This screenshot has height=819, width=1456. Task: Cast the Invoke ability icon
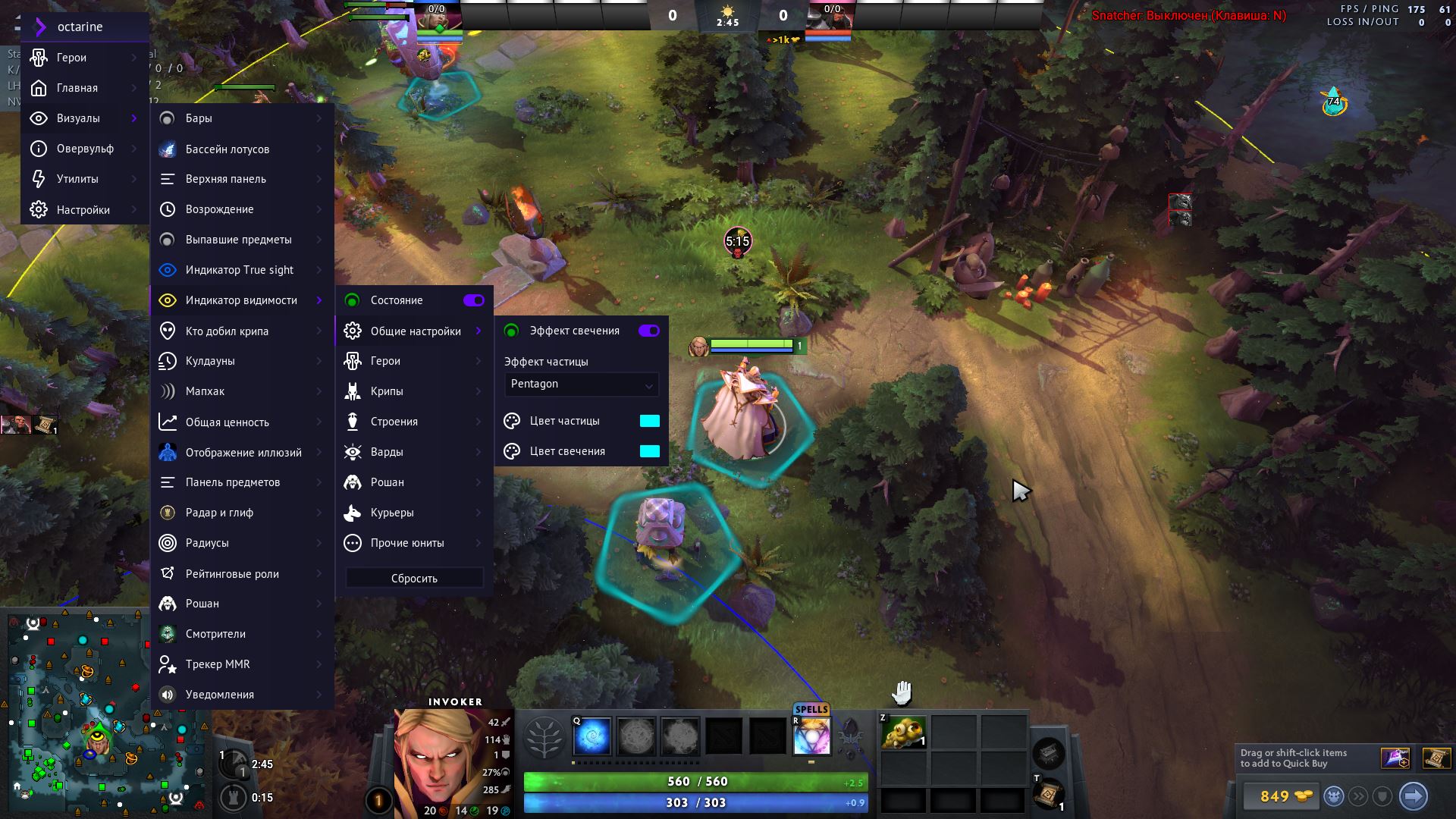click(x=811, y=736)
